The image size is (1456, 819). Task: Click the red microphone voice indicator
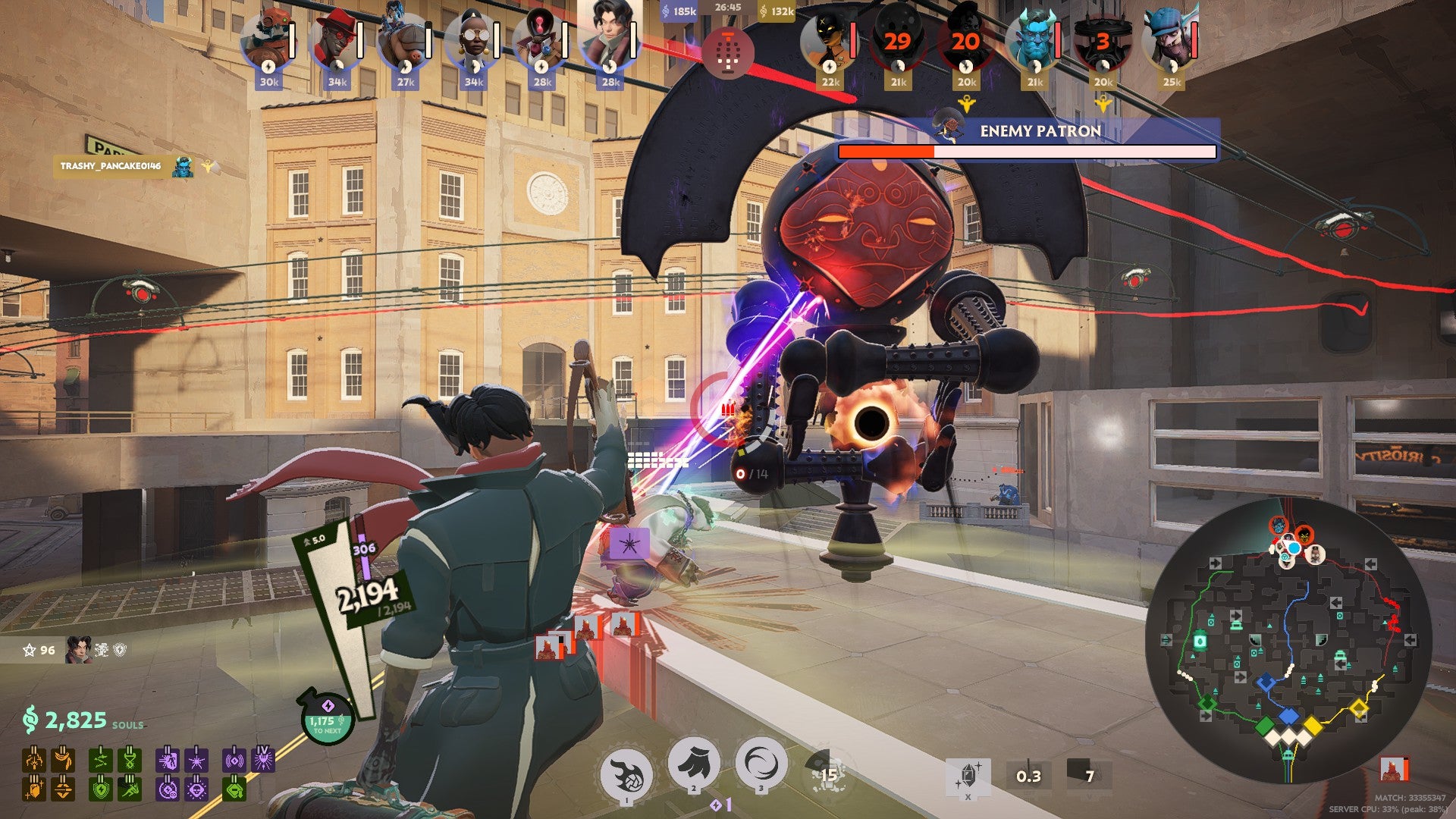(x=728, y=52)
